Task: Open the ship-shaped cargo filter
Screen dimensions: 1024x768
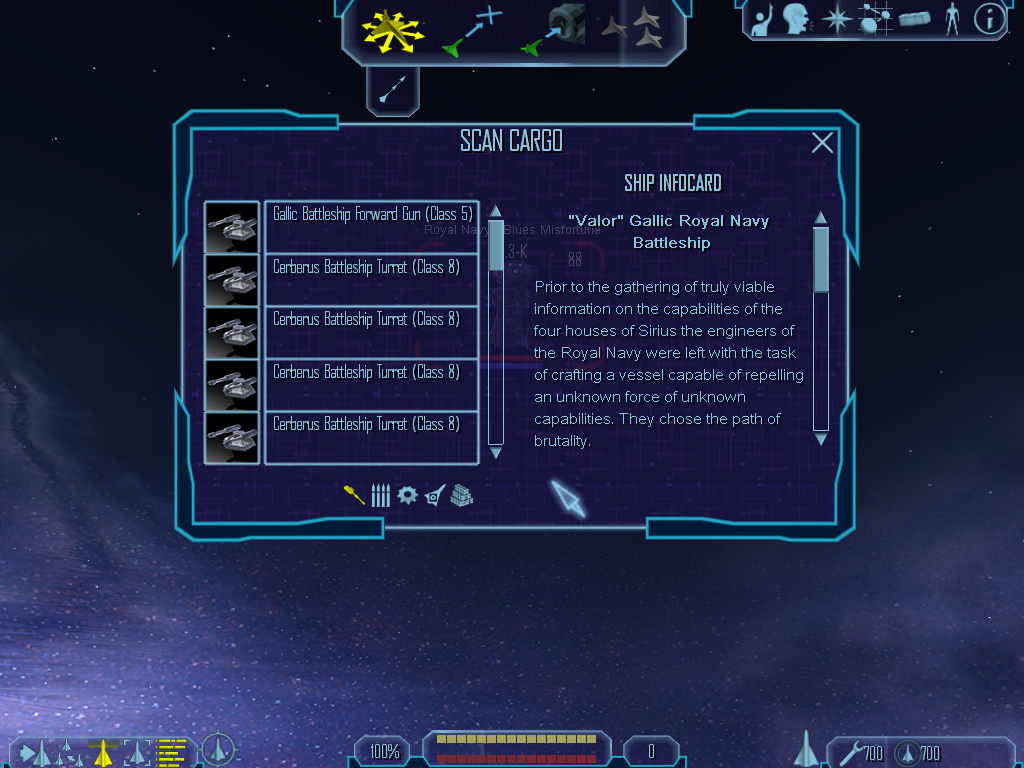Action: 435,495
